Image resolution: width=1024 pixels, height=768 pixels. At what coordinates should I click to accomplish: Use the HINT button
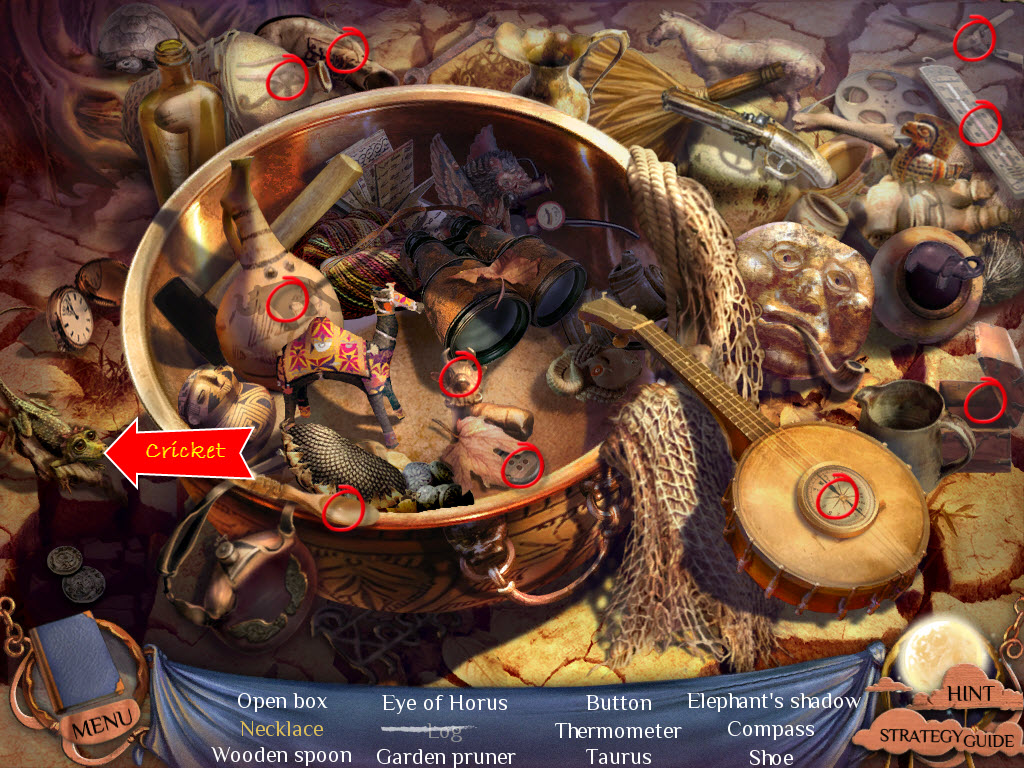click(x=969, y=693)
